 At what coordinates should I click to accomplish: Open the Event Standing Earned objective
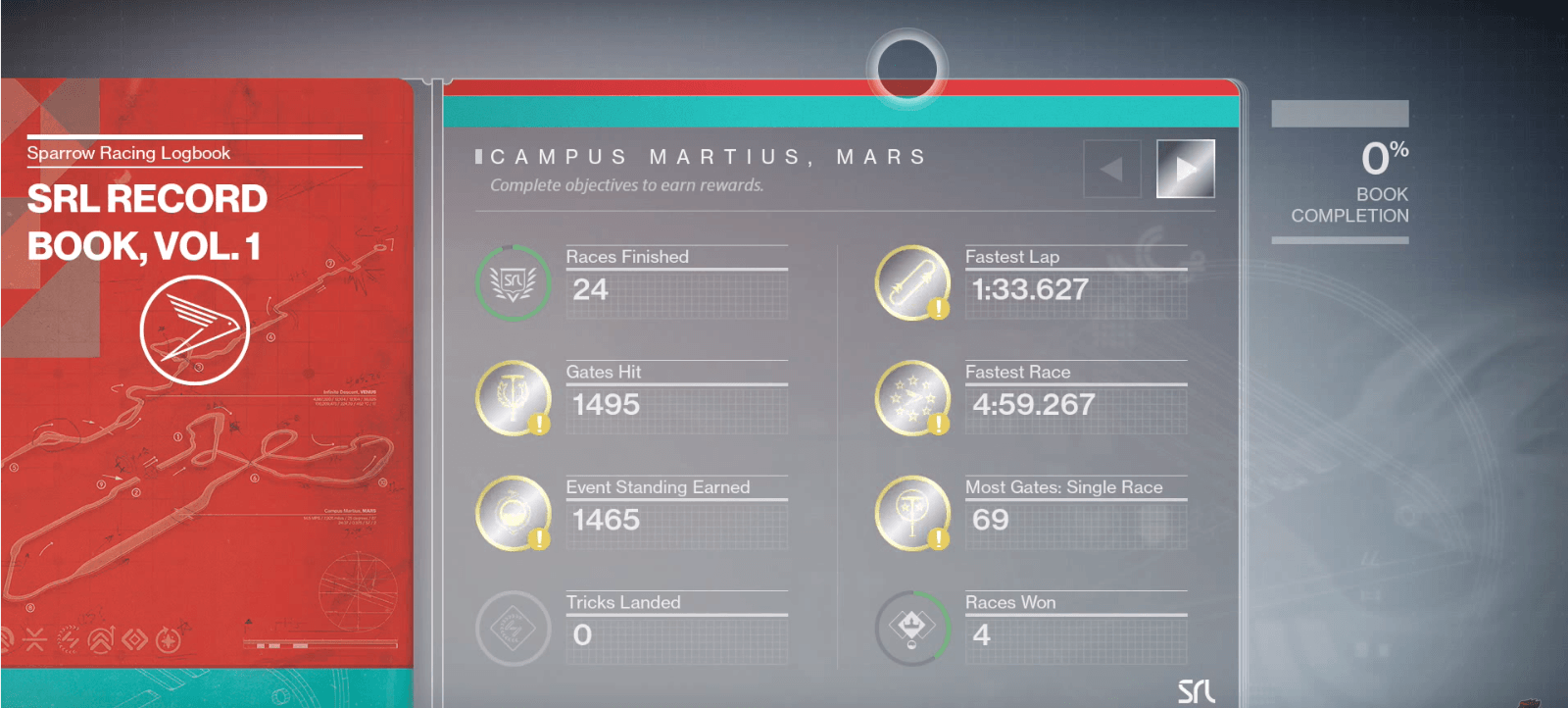point(513,513)
